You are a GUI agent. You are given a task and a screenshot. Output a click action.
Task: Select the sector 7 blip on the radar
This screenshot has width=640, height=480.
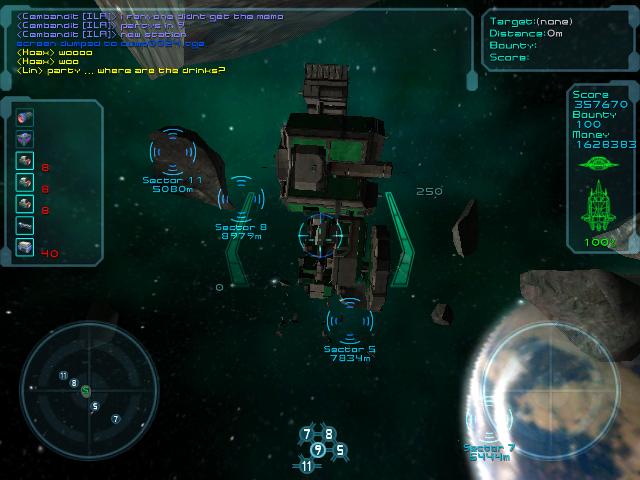(x=115, y=419)
